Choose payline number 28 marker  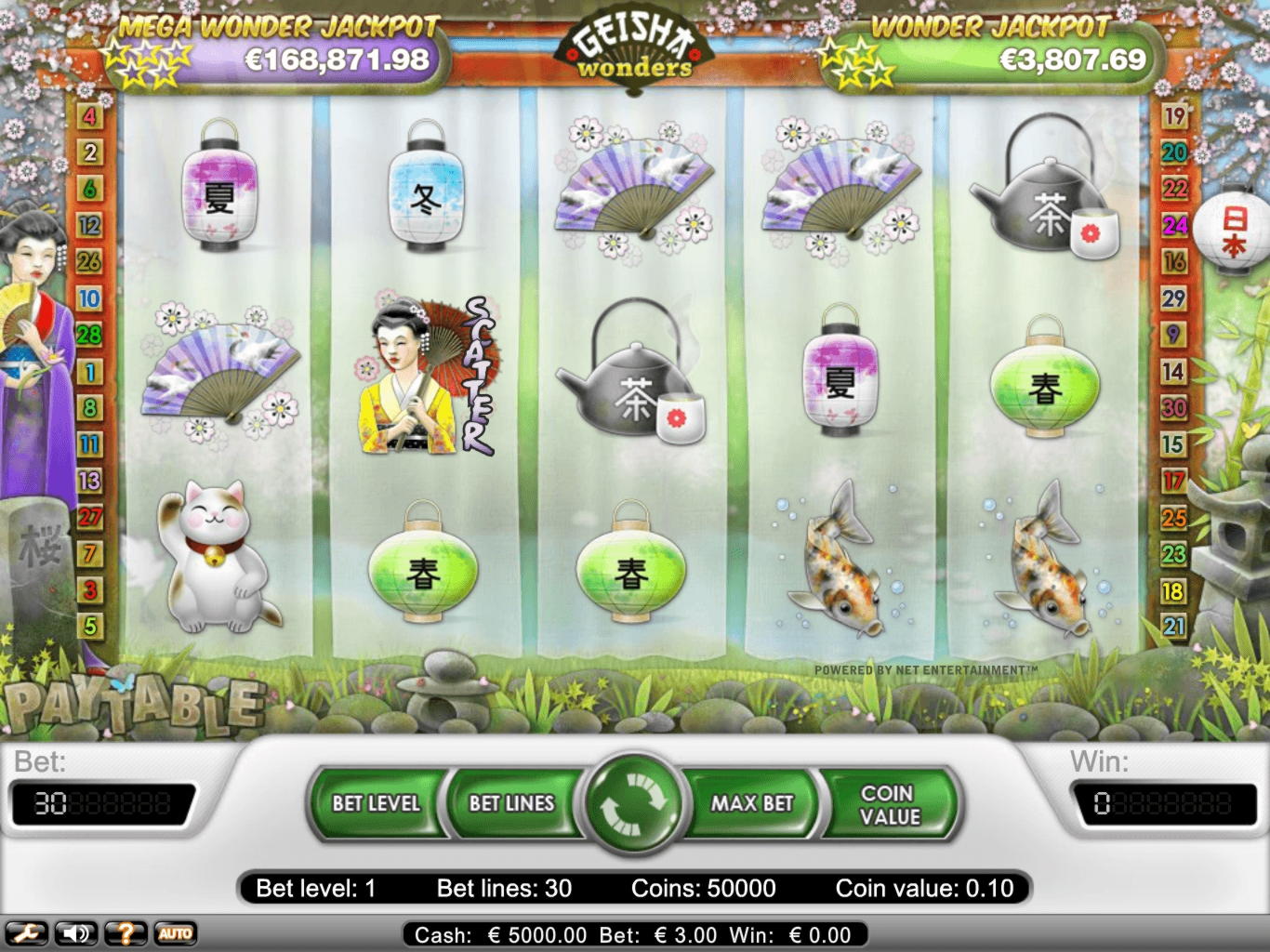click(89, 336)
